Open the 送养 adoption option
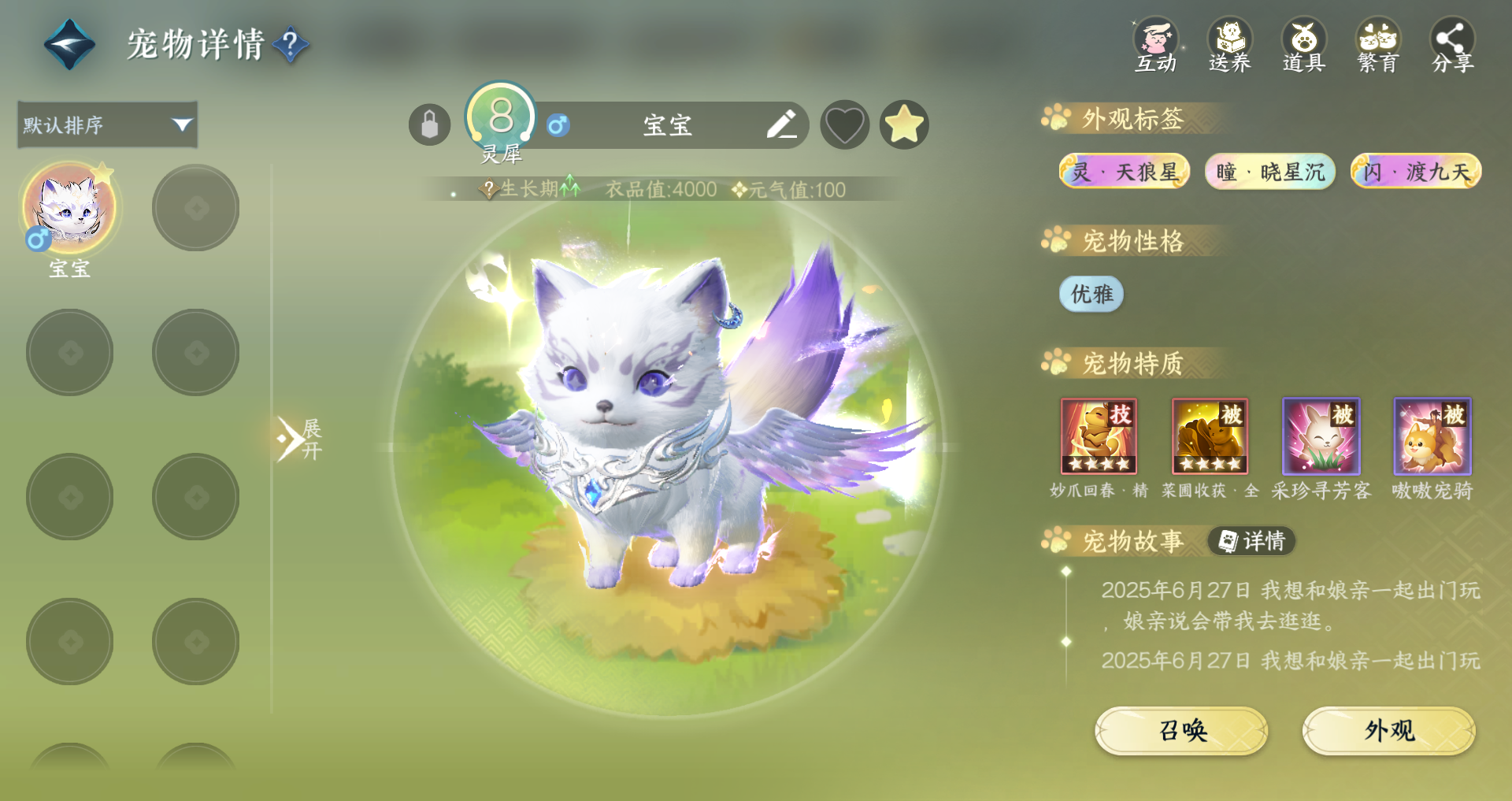1512x801 pixels. tap(1229, 45)
